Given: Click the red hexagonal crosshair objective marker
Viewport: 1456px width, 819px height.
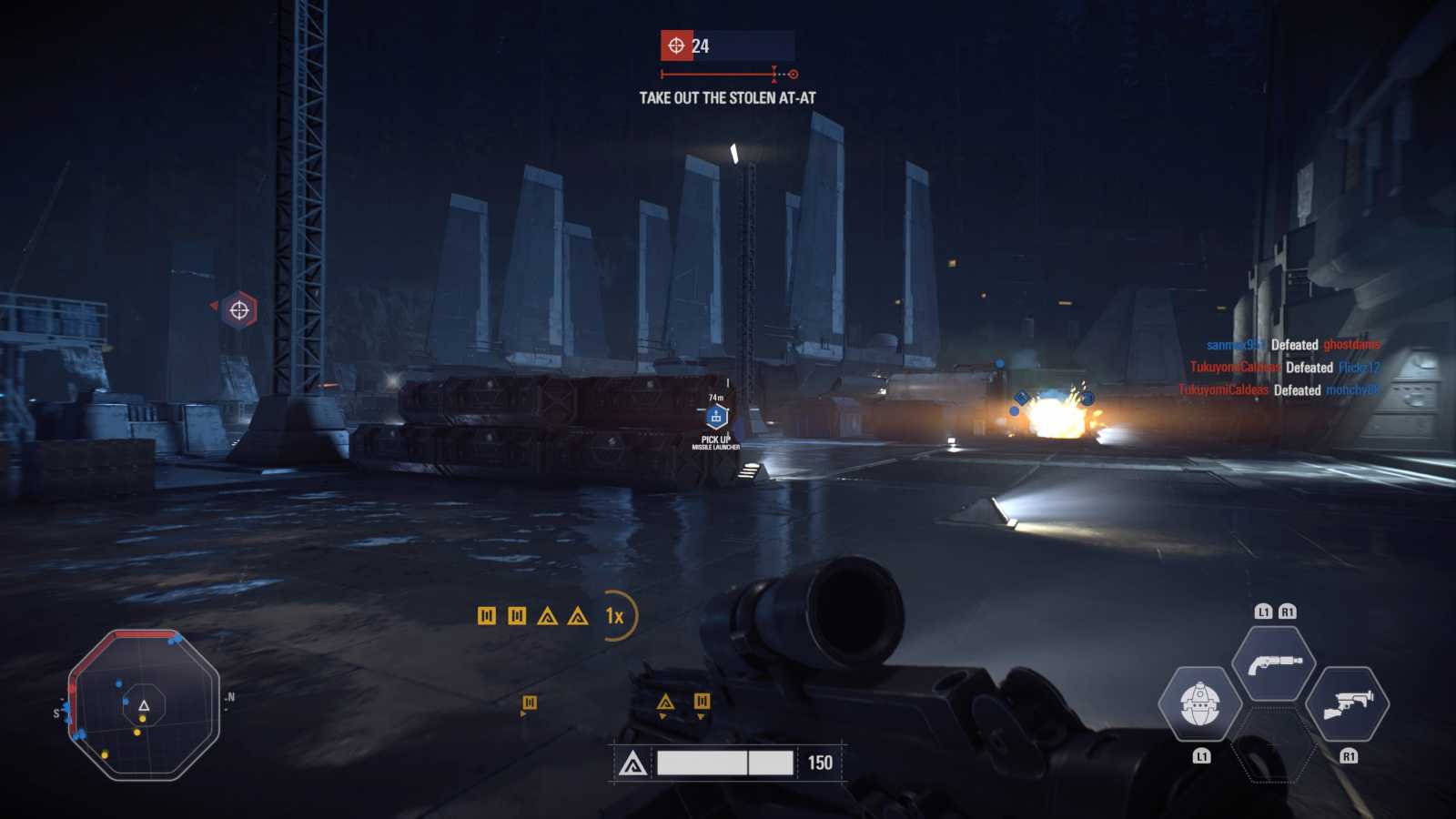Looking at the screenshot, I should (x=239, y=310).
